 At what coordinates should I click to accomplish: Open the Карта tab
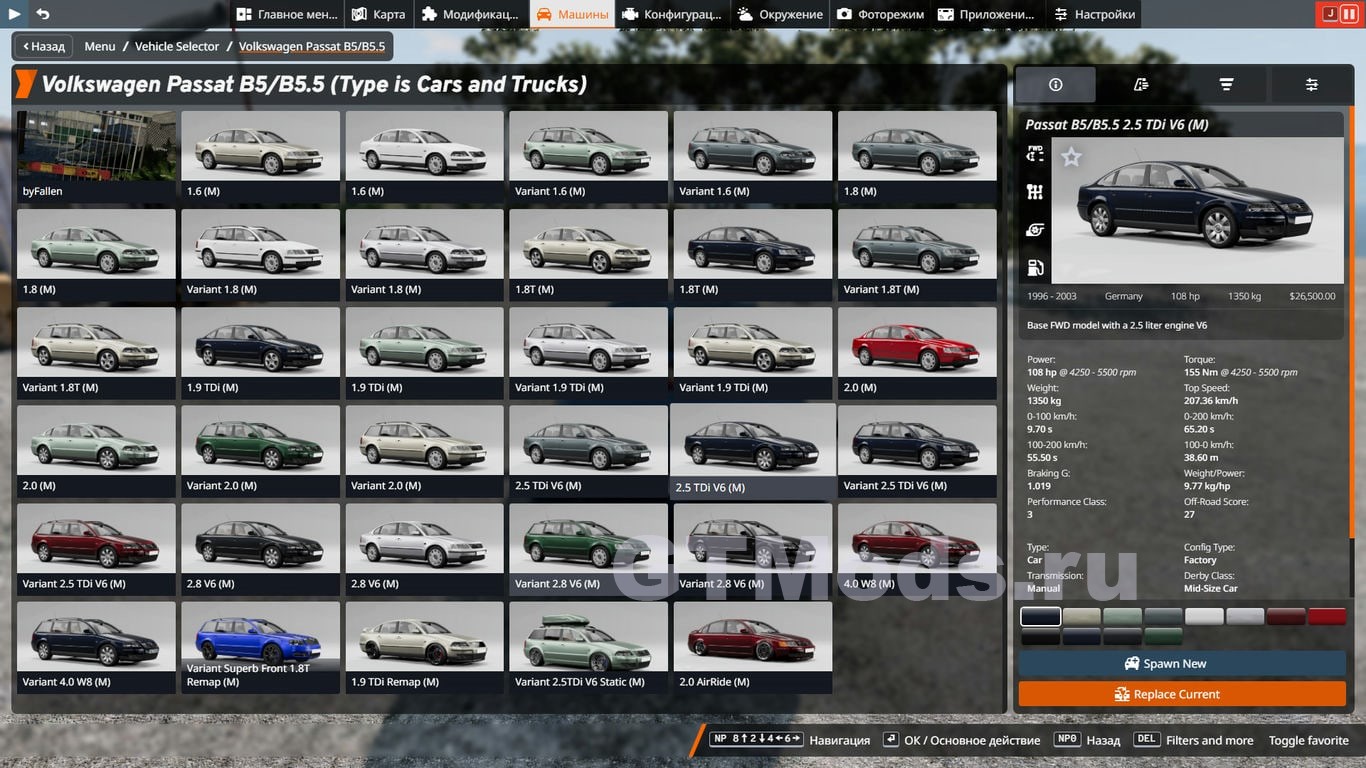point(378,14)
